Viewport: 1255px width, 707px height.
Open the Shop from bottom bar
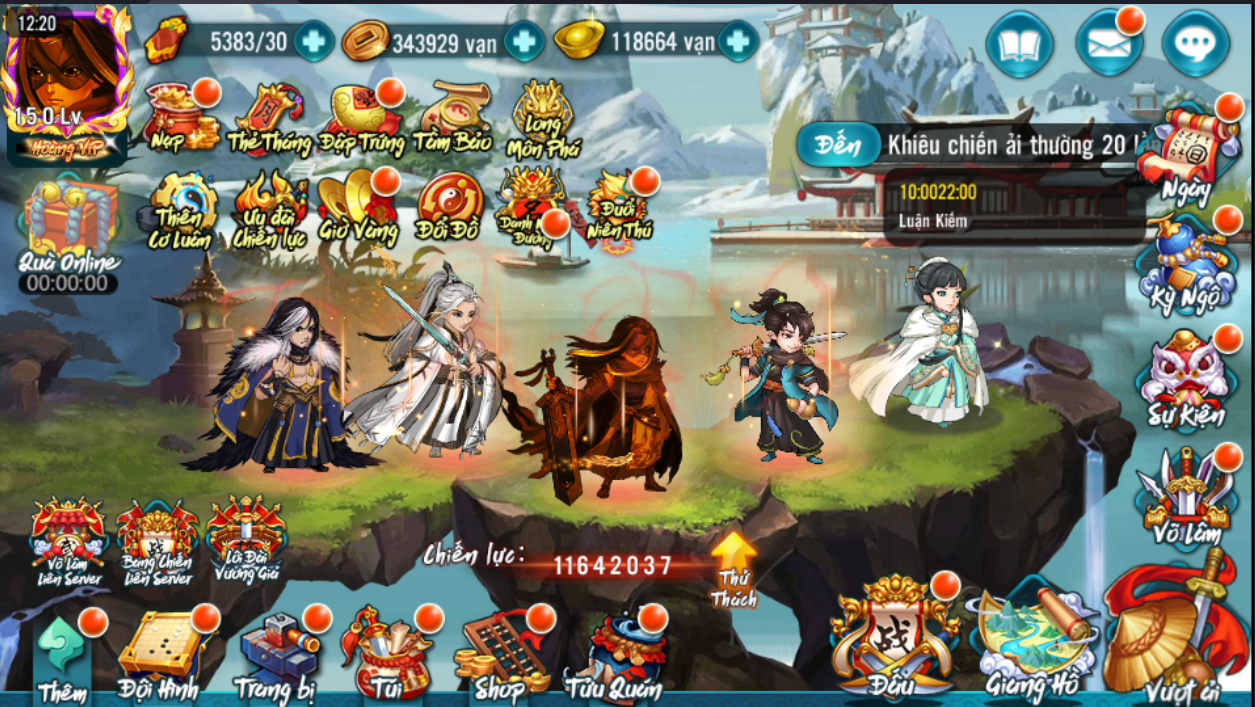point(498,655)
